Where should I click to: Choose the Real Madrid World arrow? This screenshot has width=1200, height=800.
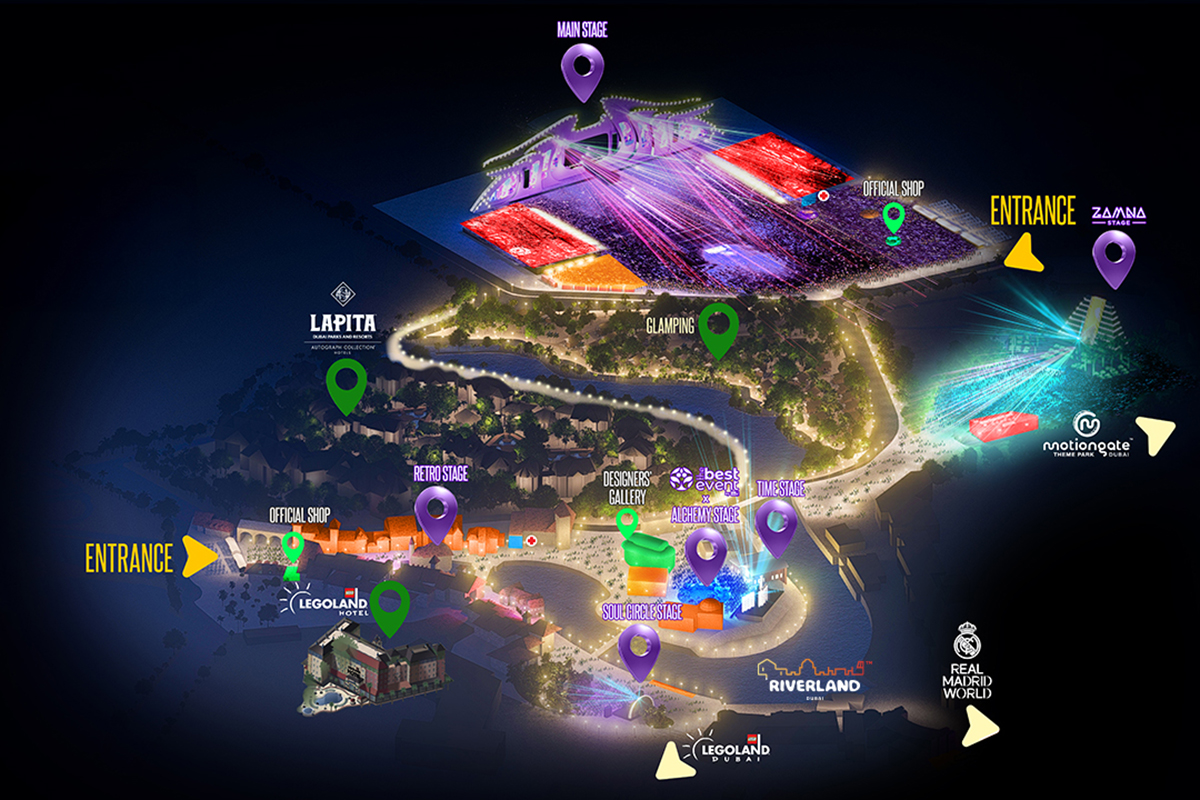[980, 728]
